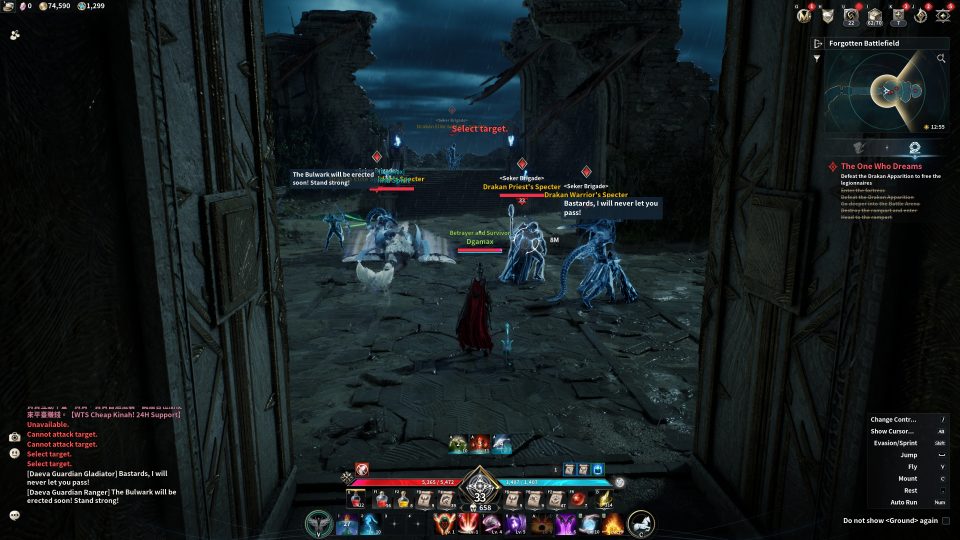The width and height of the screenshot is (960, 540).
Task: Open the inventory bag icon showing 62/70
Action: pos(875,16)
